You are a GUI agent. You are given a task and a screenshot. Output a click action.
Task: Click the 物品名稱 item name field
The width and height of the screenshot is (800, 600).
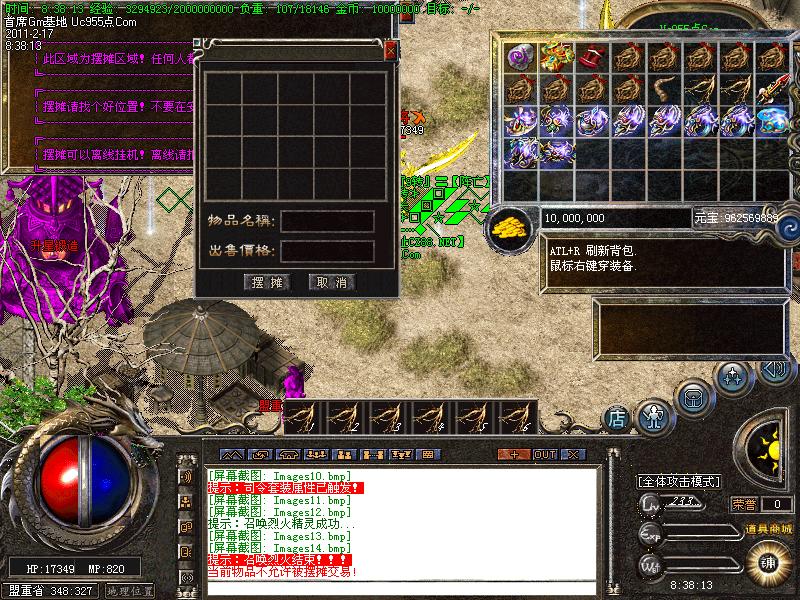[x=328, y=221]
